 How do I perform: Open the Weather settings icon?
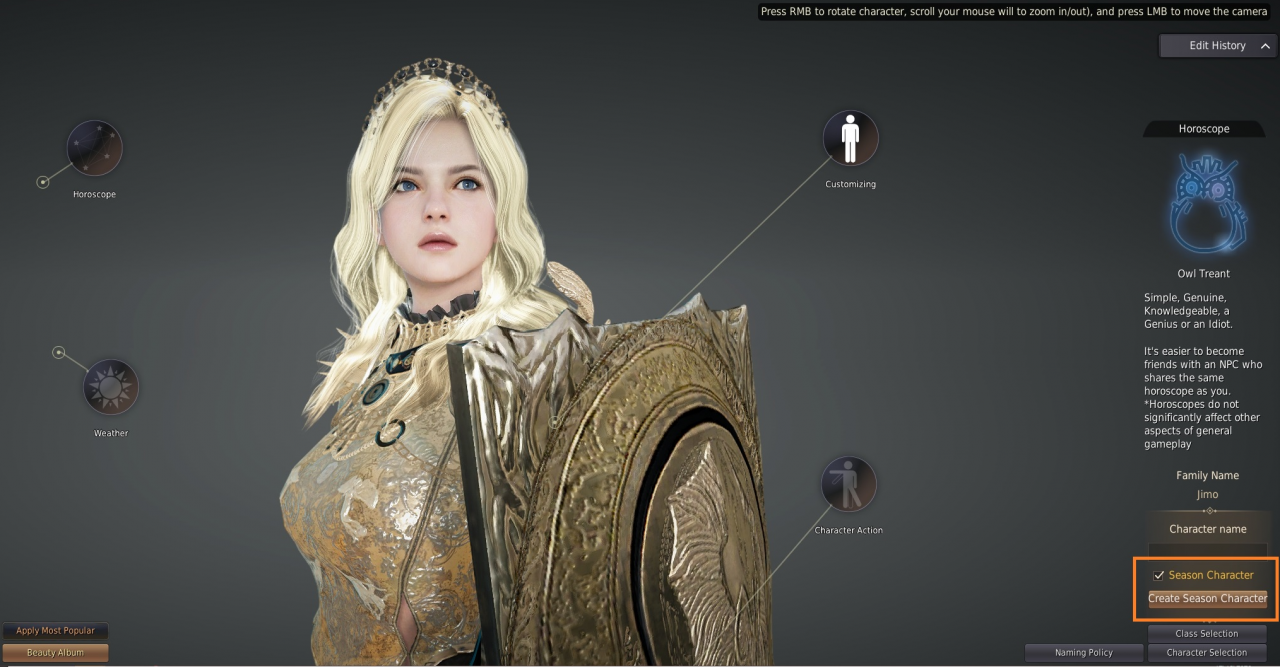tap(110, 387)
